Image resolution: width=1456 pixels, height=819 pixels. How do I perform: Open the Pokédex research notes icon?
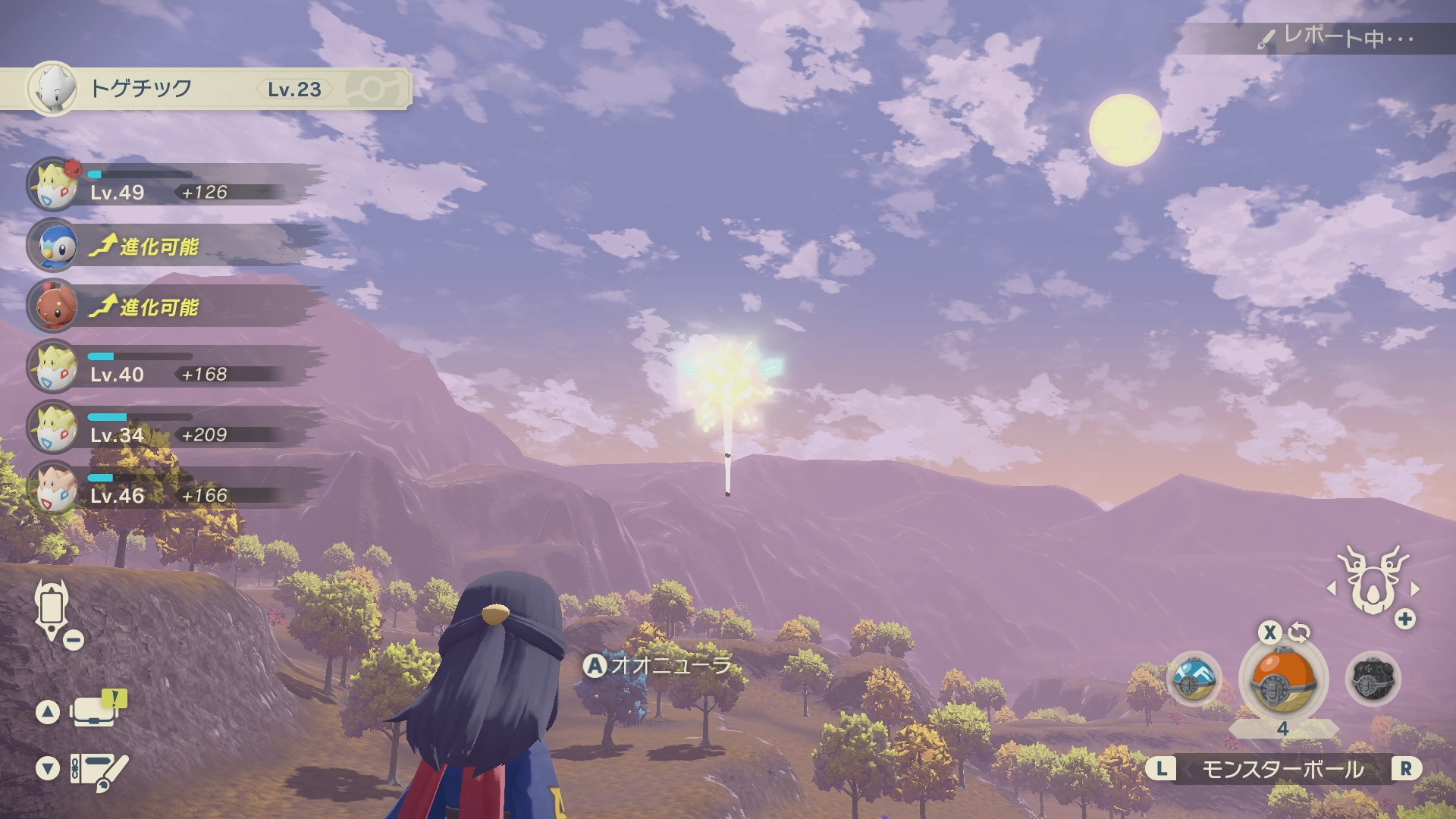99,770
